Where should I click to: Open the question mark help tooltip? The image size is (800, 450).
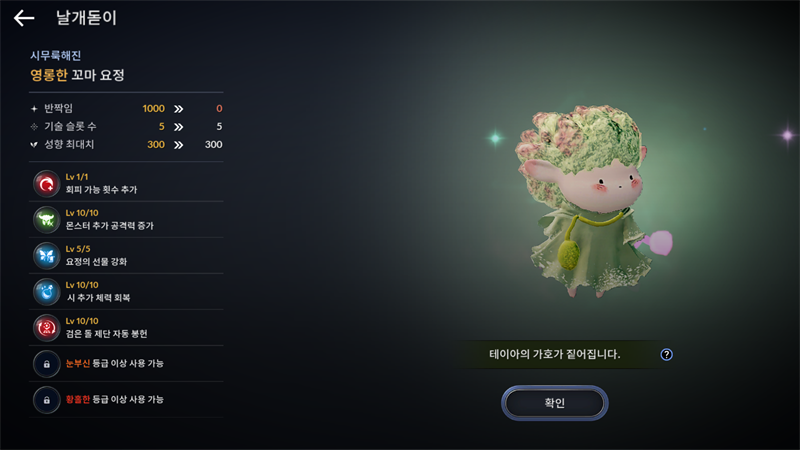point(667,354)
